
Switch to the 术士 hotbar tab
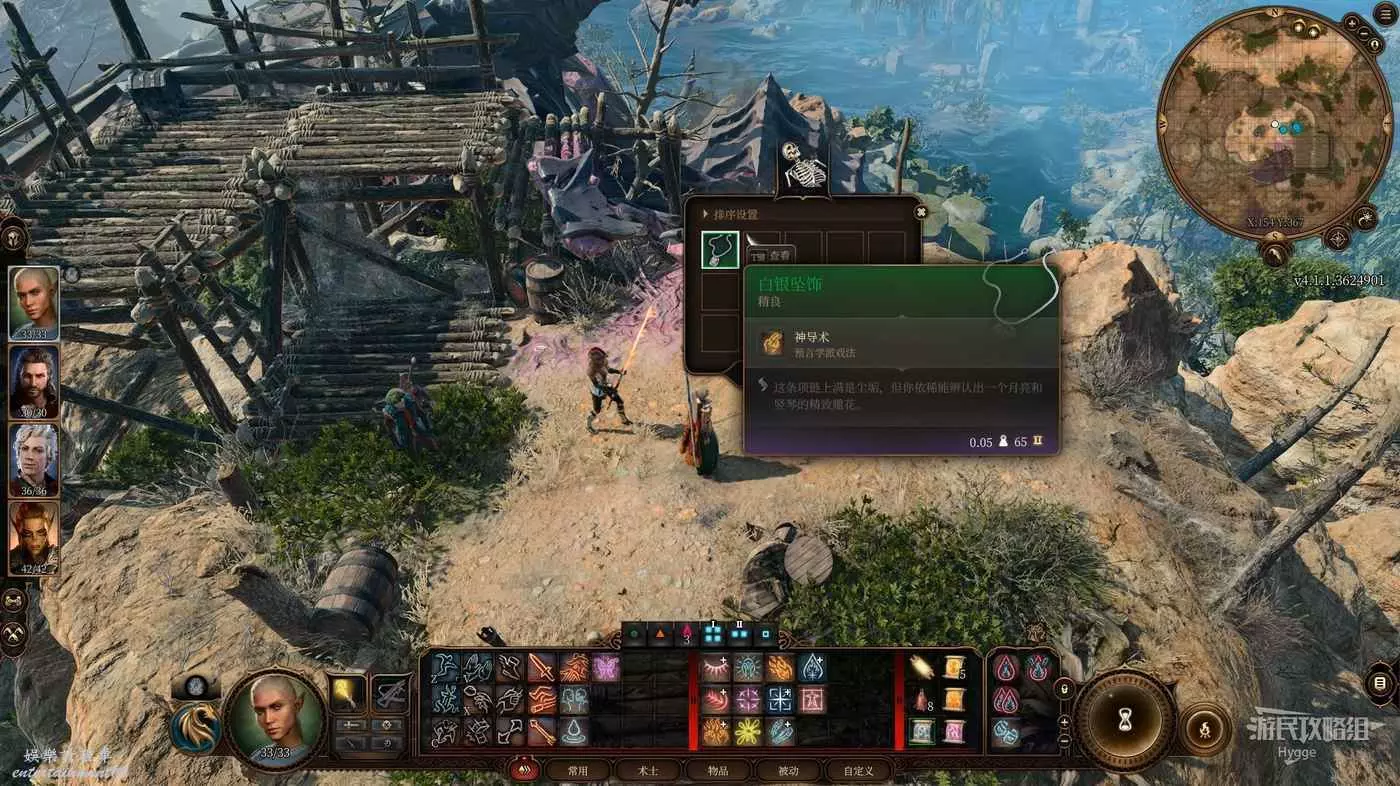pos(648,771)
